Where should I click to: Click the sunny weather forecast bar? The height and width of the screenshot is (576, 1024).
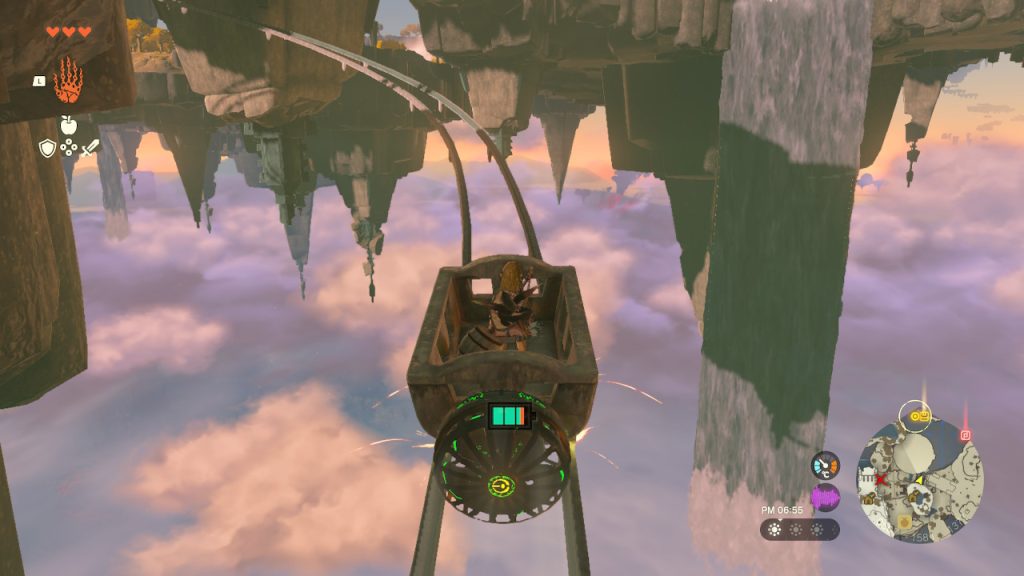[799, 529]
